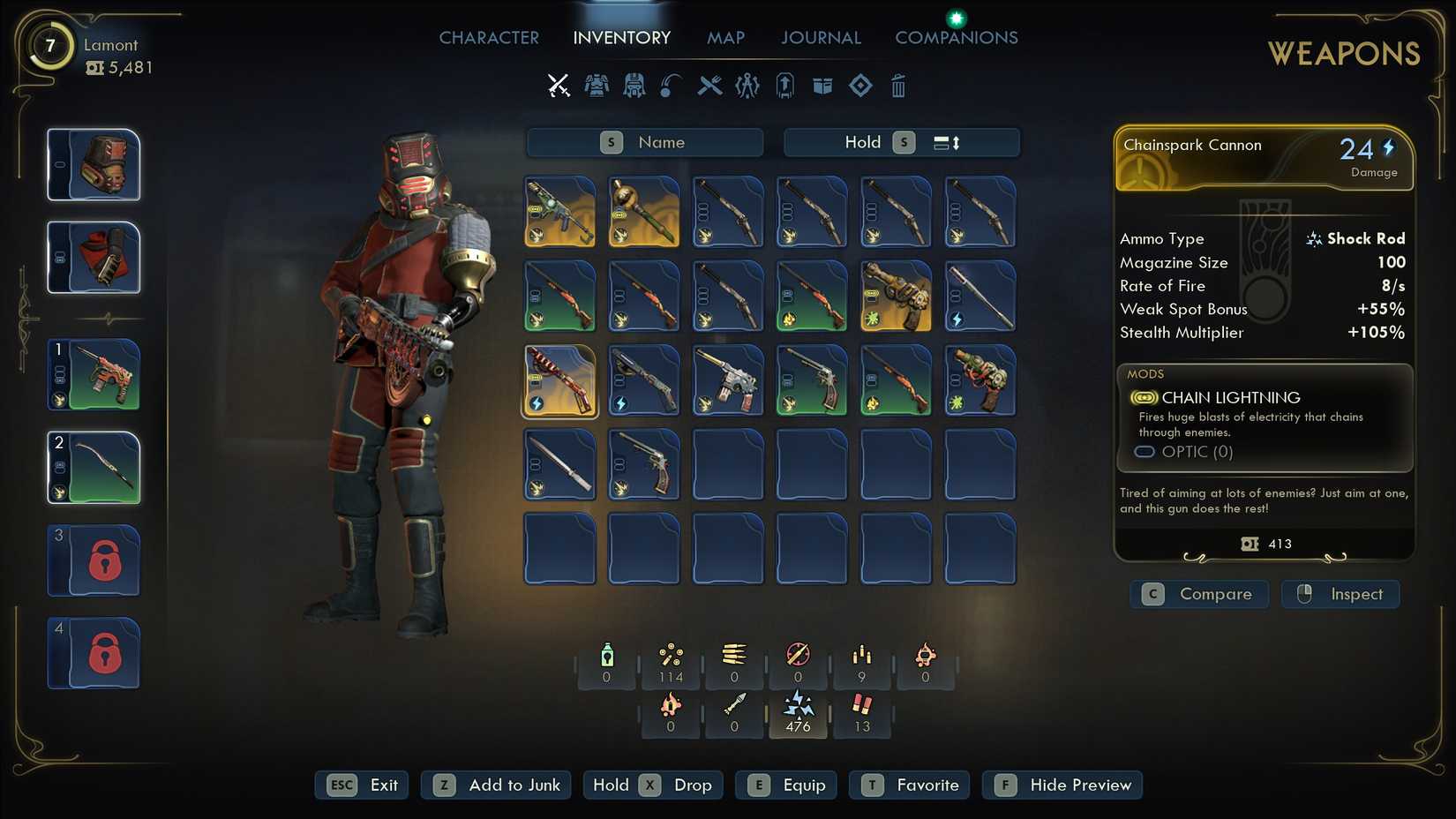Select the weapons category icon
The image size is (1456, 819).
tap(559, 86)
